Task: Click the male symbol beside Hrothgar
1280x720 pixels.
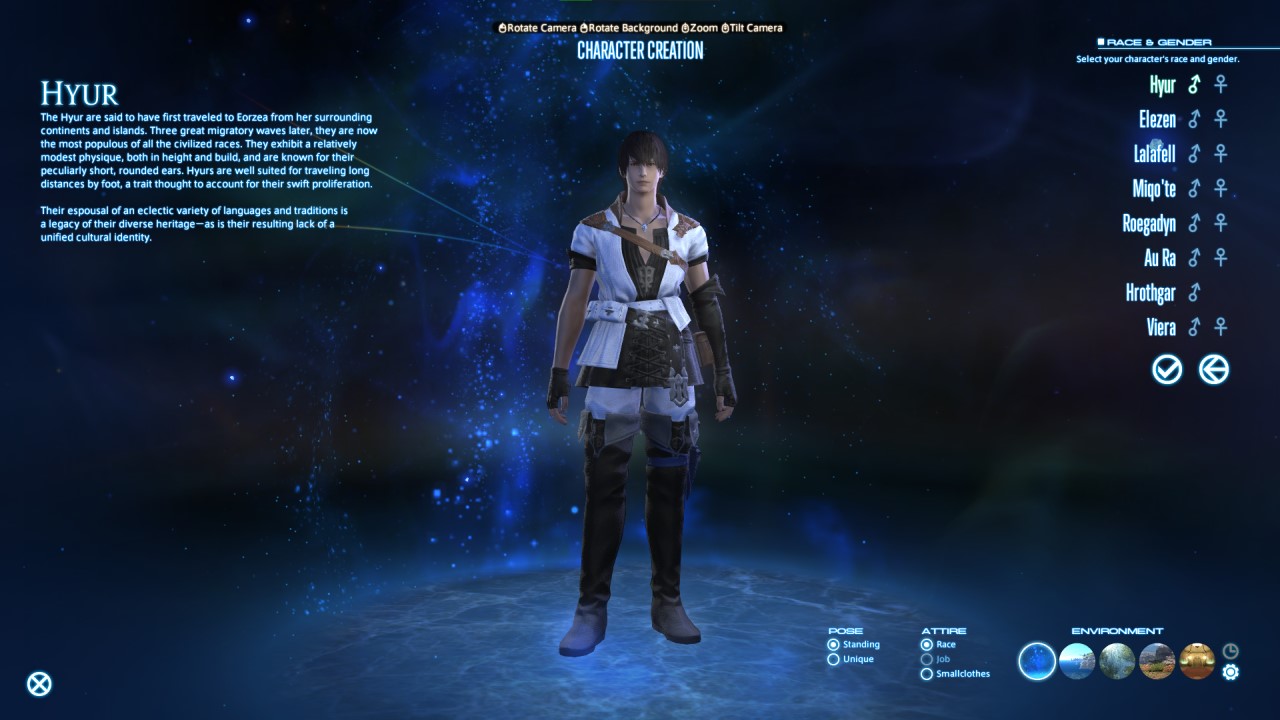Action: (x=1193, y=292)
